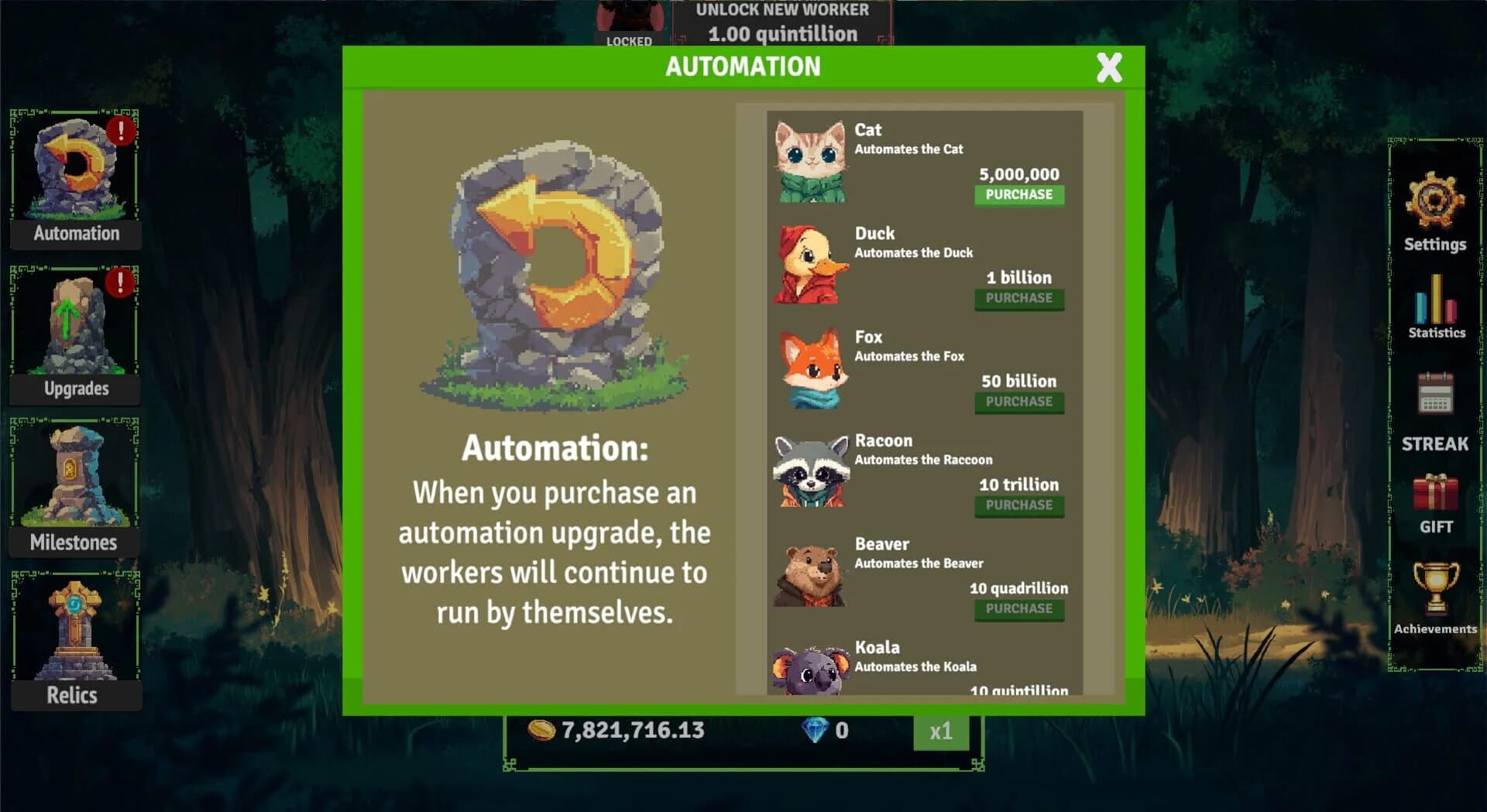Open the Automation panel from the left sidebar
Viewport: 1487px width, 812px height.
pos(74,176)
